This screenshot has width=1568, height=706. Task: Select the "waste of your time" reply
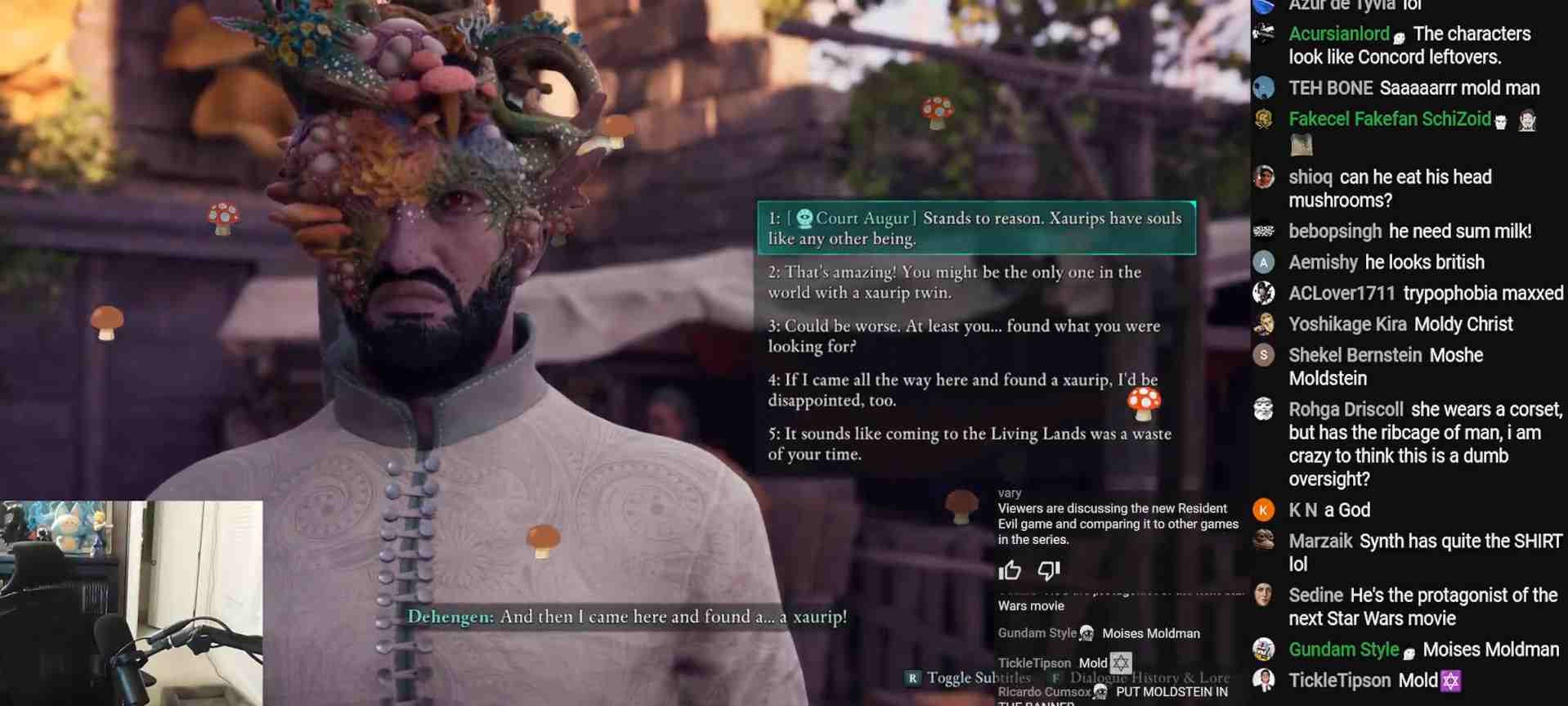[969, 443]
